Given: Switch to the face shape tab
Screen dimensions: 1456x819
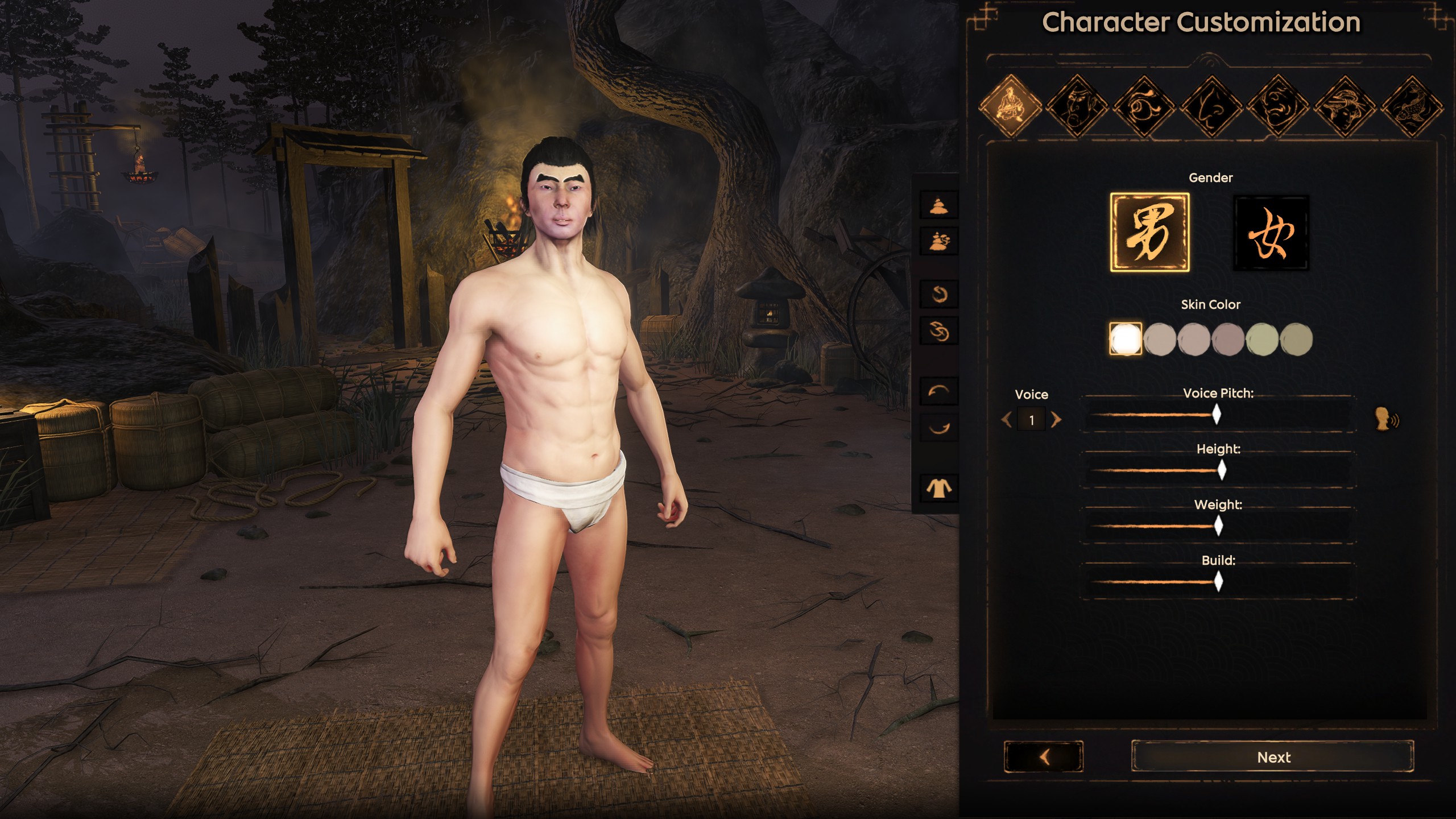Looking at the screenshot, I should (1077, 106).
